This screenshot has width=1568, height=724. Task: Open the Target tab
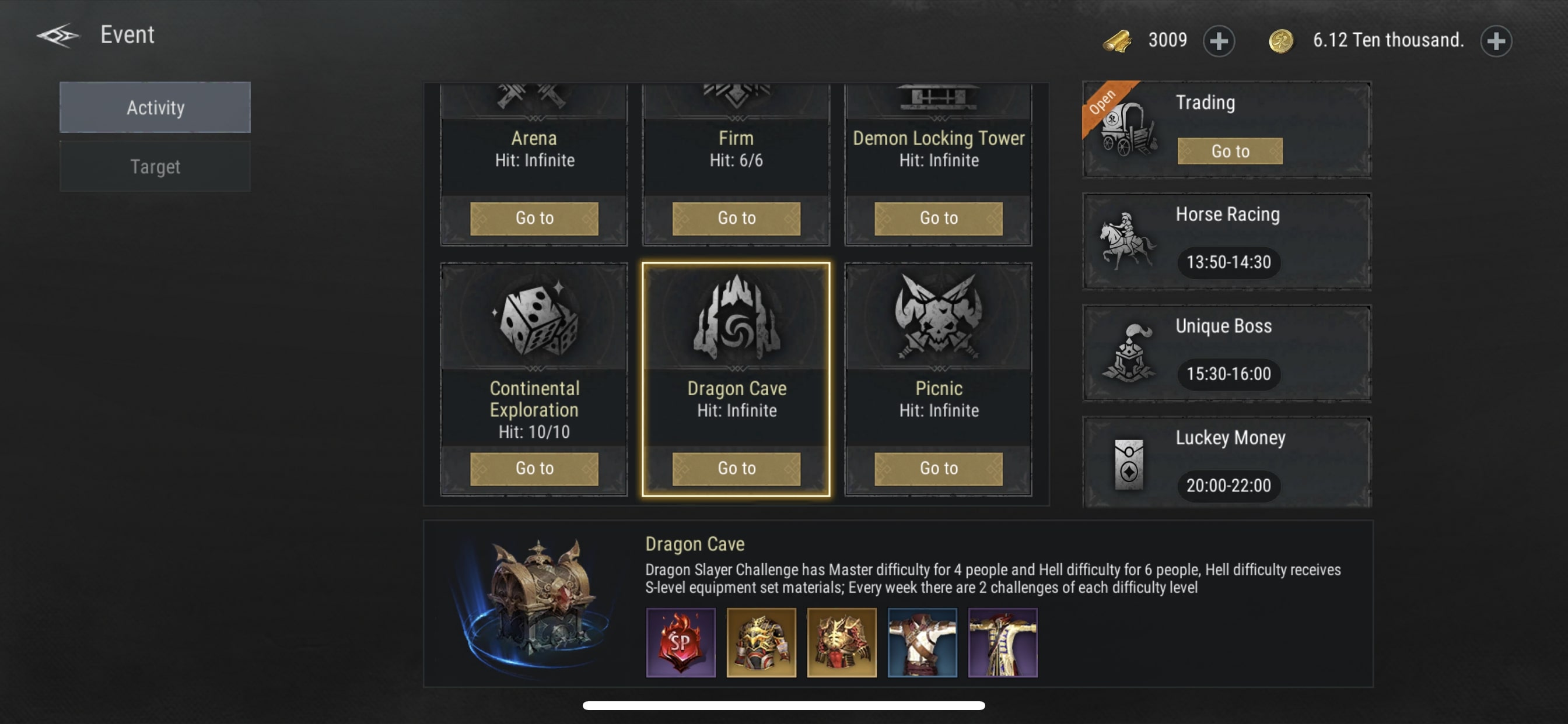[x=155, y=167]
